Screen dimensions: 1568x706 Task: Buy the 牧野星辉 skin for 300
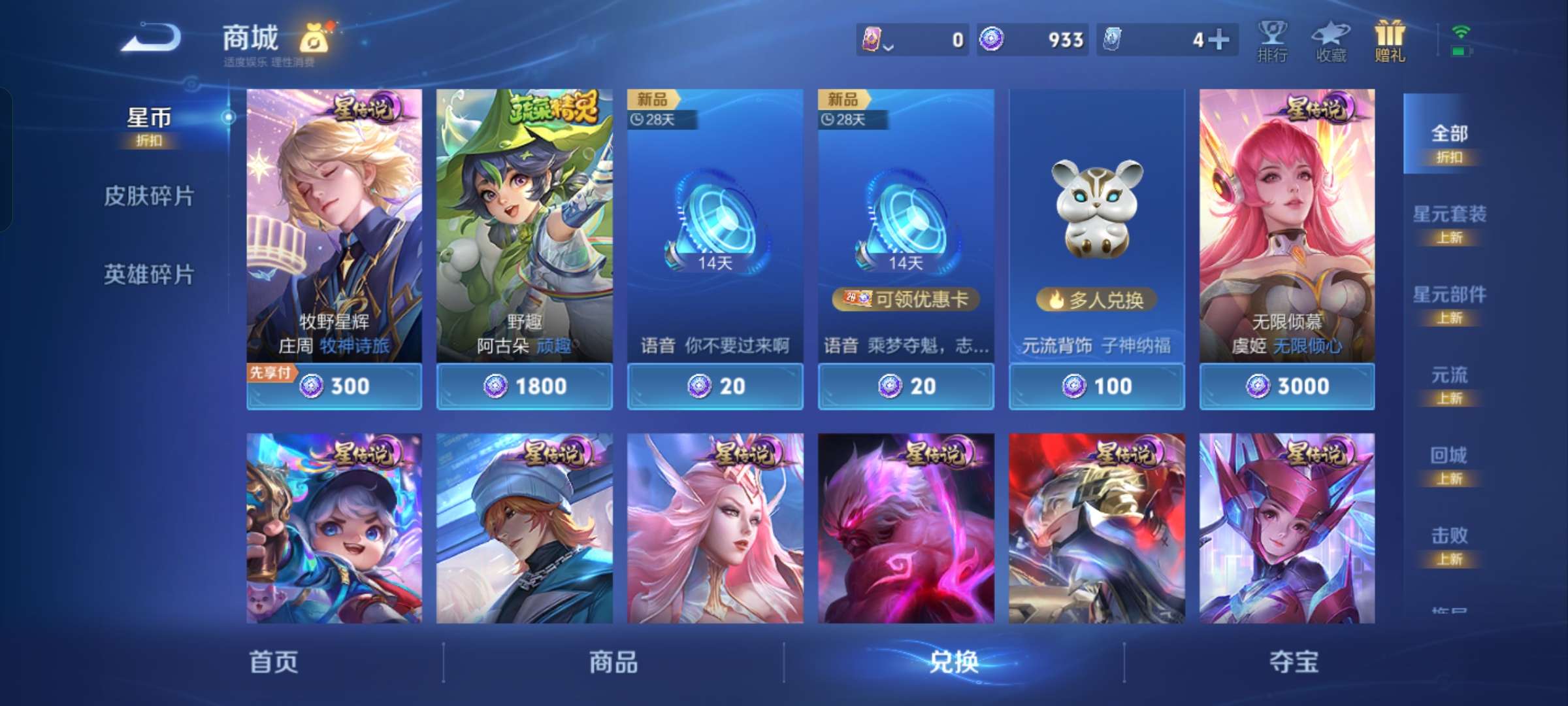335,386
